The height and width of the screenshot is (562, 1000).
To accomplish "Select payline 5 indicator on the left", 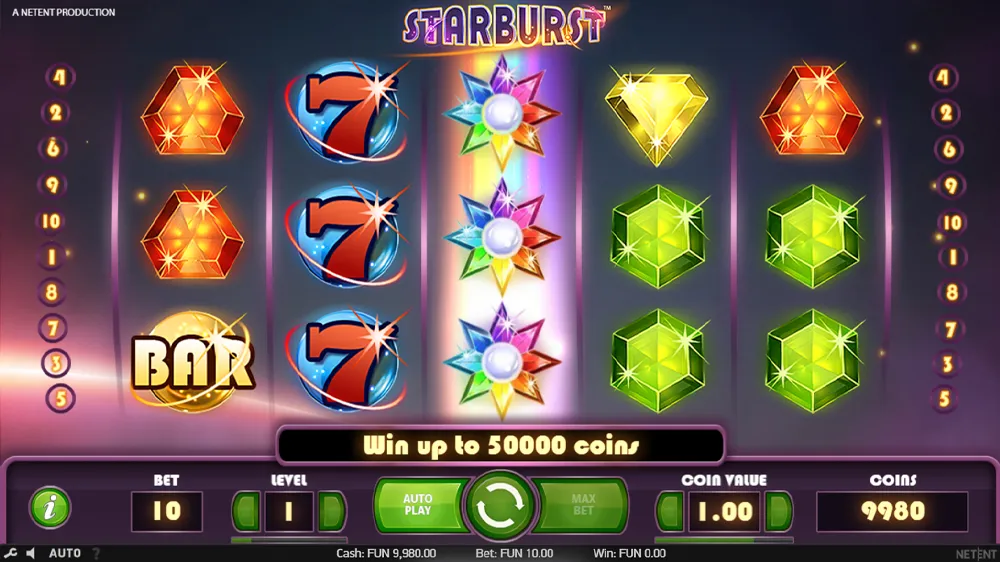I will tap(59, 399).
